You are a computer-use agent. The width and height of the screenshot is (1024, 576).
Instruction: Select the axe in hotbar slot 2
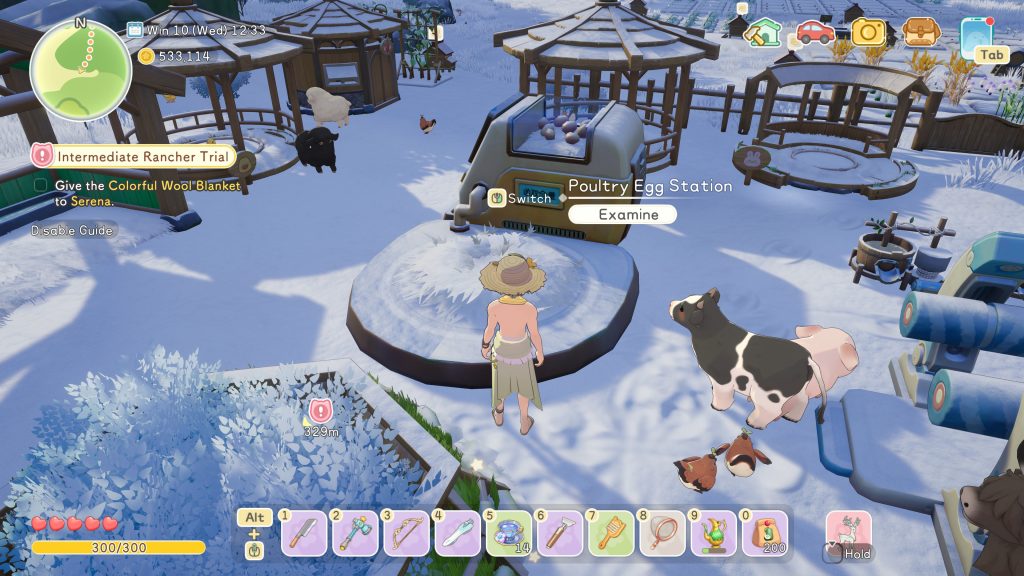355,533
